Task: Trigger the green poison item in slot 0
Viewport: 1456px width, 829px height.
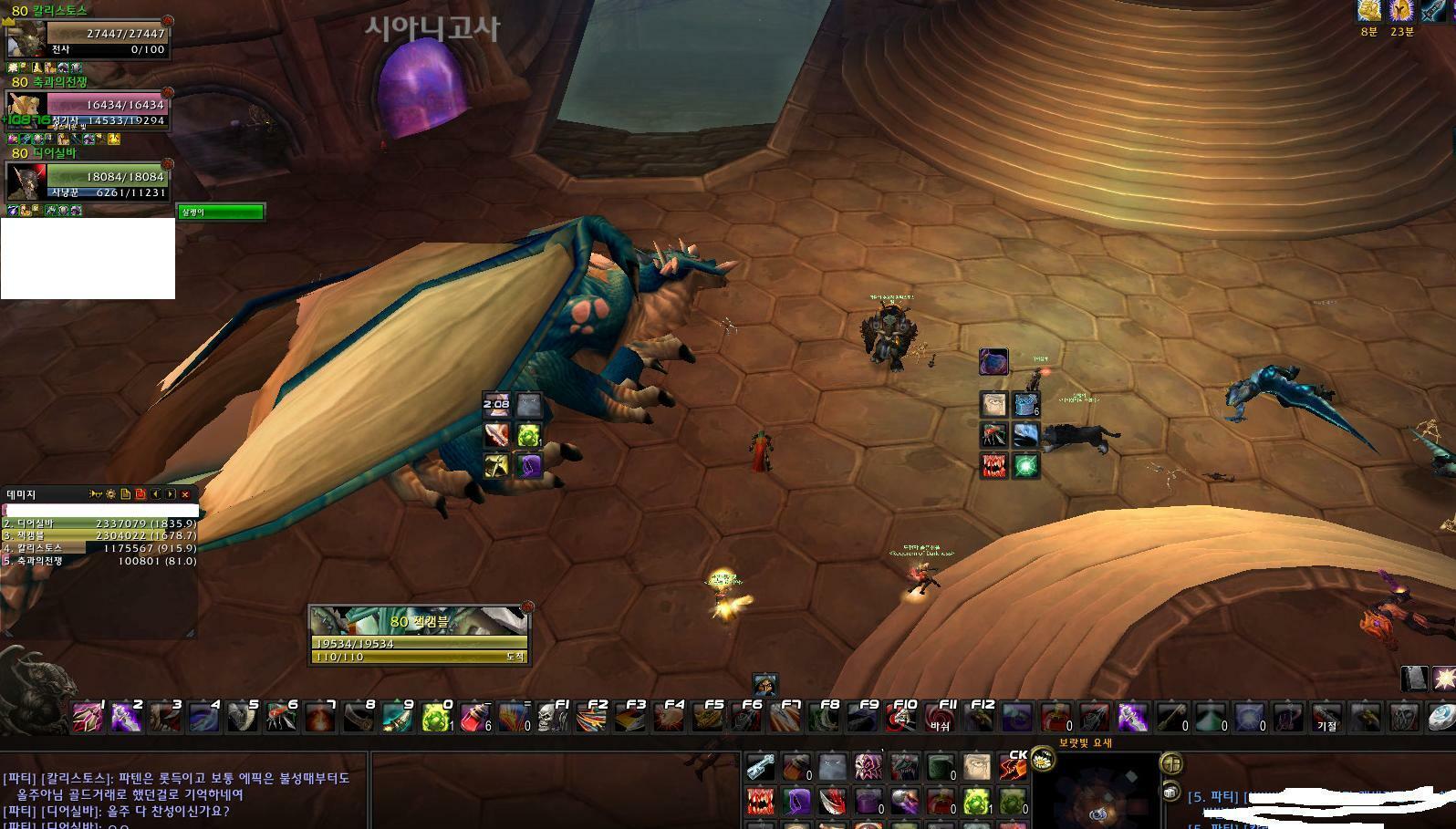Action: (435, 719)
